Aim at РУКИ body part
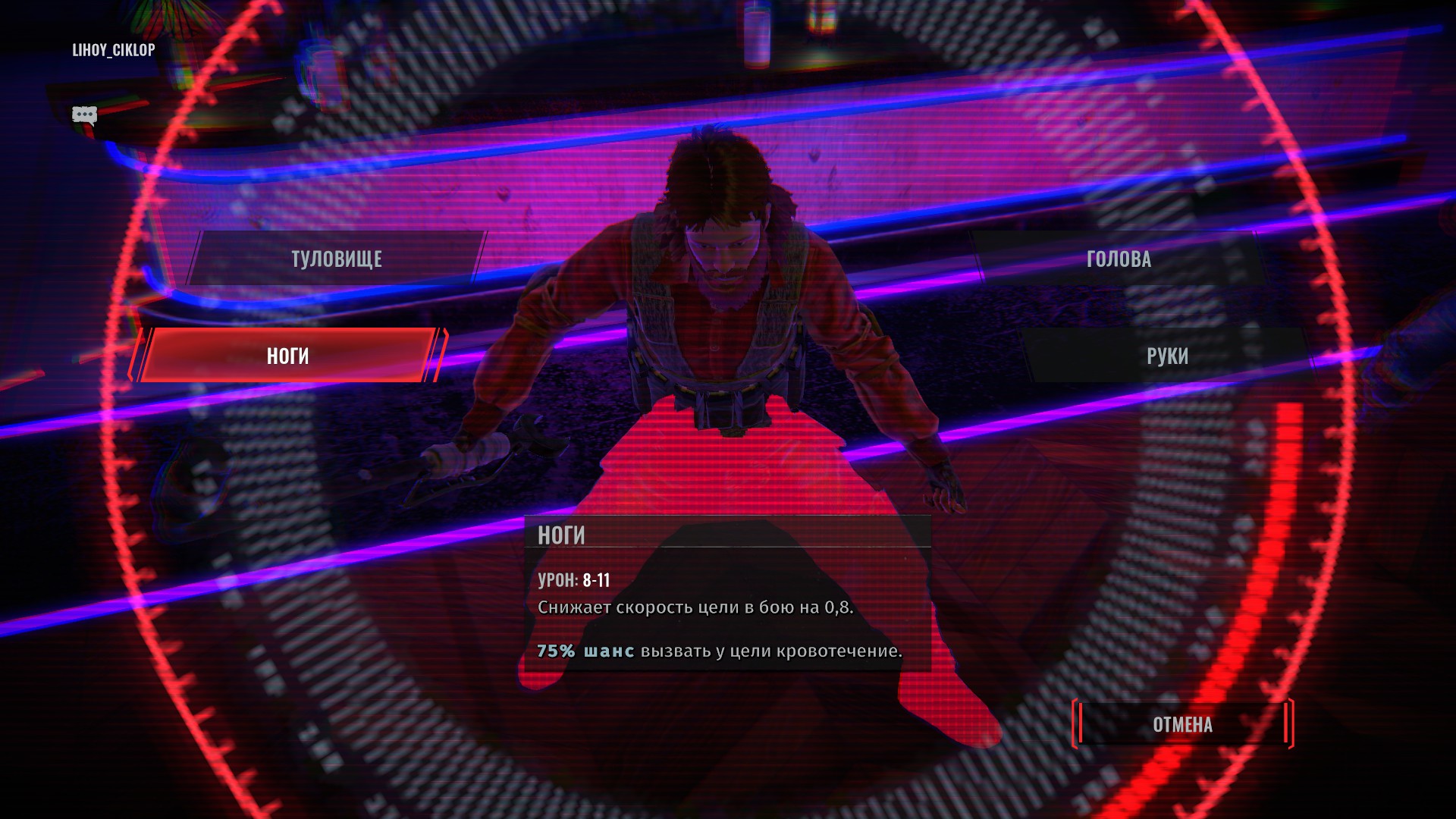This screenshot has height=819, width=1456. [1167, 356]
